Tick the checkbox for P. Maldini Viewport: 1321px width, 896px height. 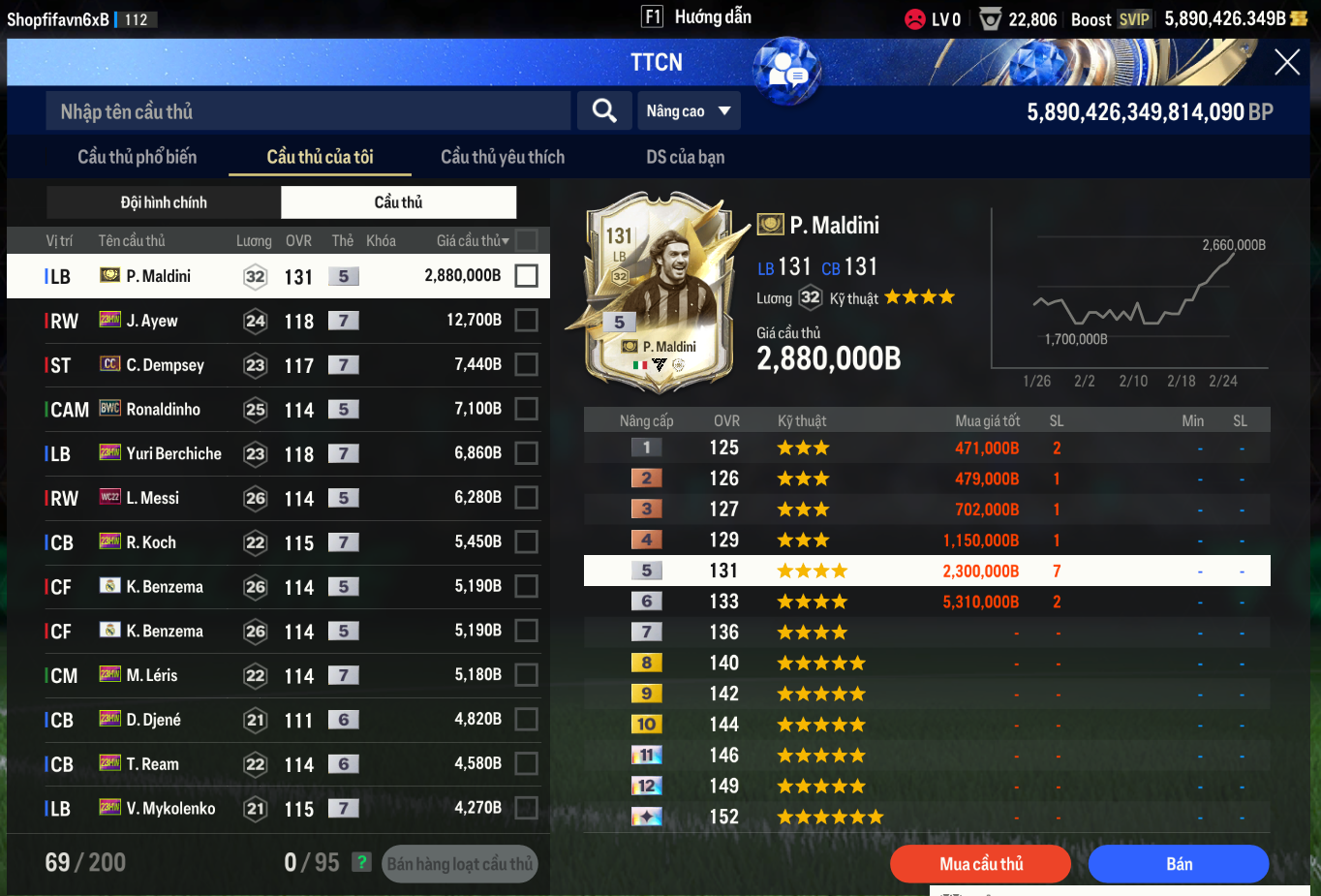526,276
